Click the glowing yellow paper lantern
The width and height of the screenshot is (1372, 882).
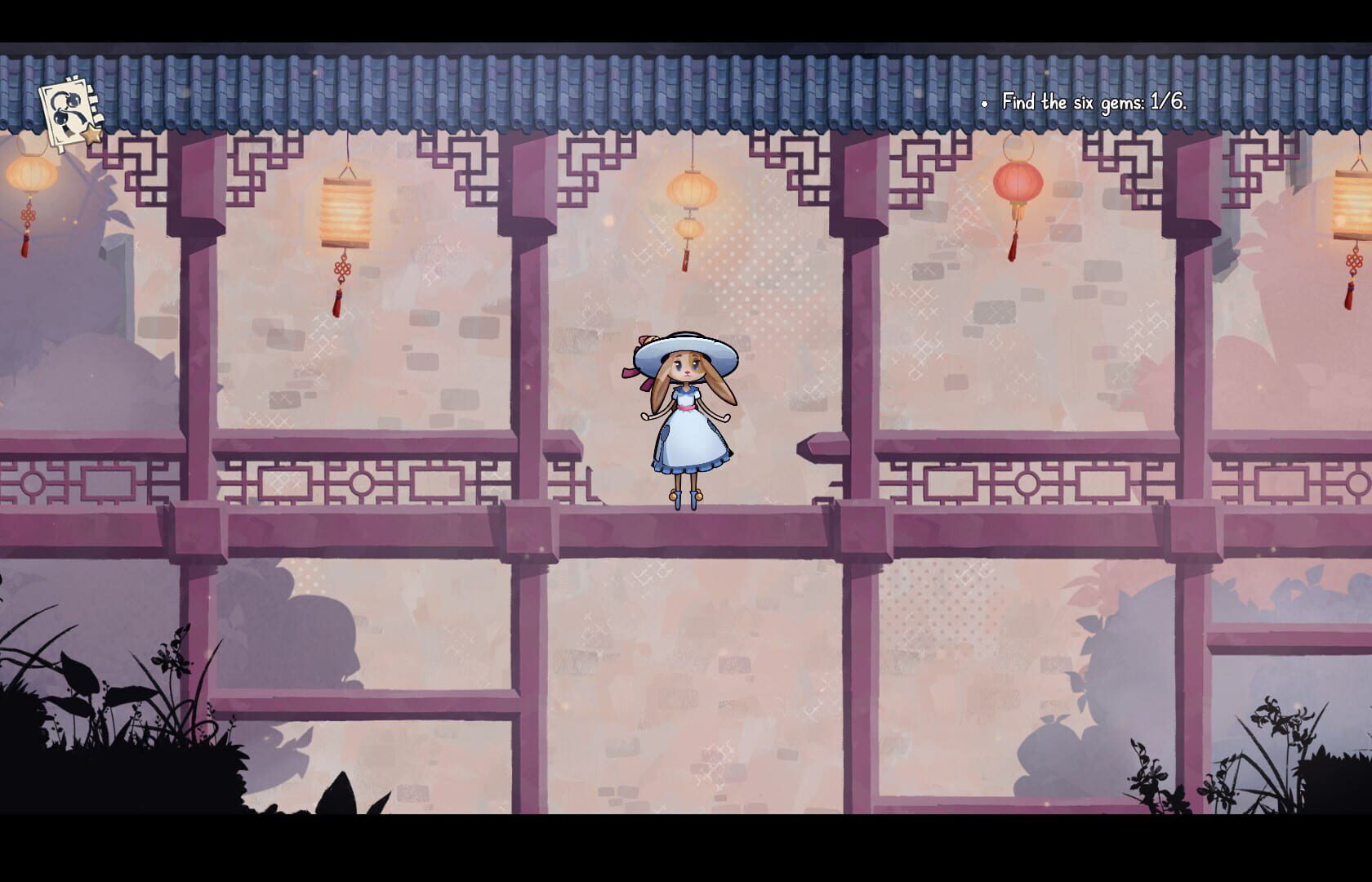346,211
